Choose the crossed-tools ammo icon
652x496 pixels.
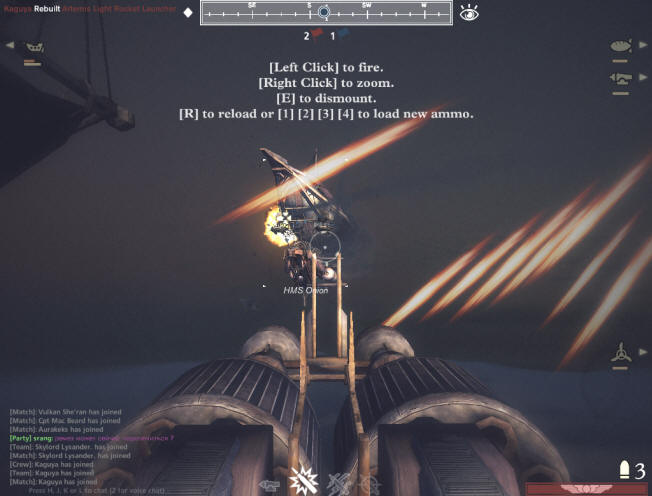click(337, 483)
